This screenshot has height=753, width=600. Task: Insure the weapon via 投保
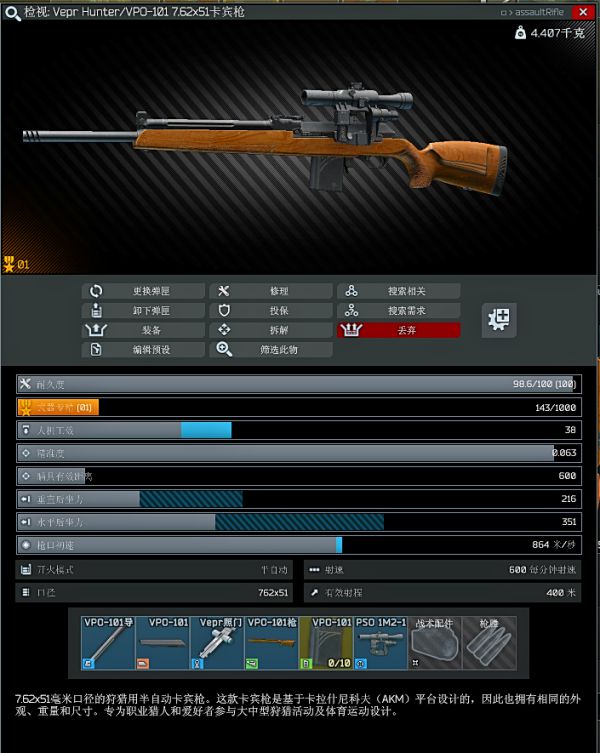coord(270,311)
